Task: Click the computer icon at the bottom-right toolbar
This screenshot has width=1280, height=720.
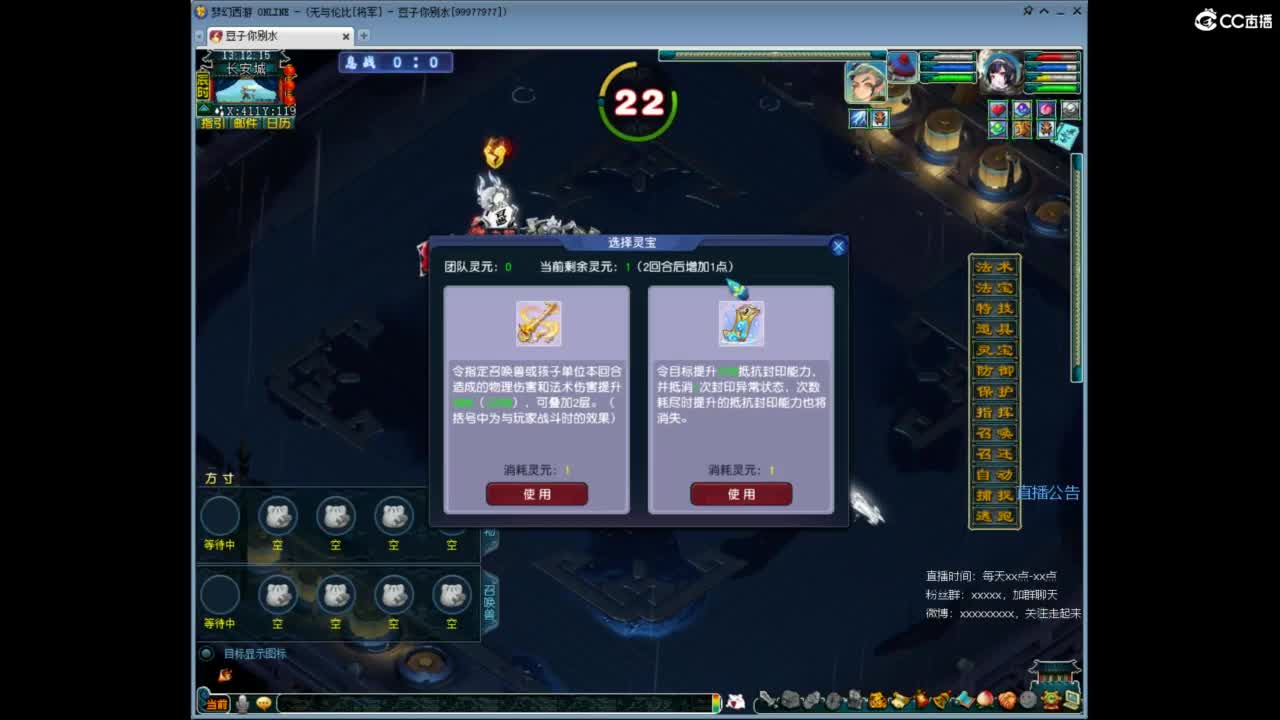Action: pos(1069,700)
